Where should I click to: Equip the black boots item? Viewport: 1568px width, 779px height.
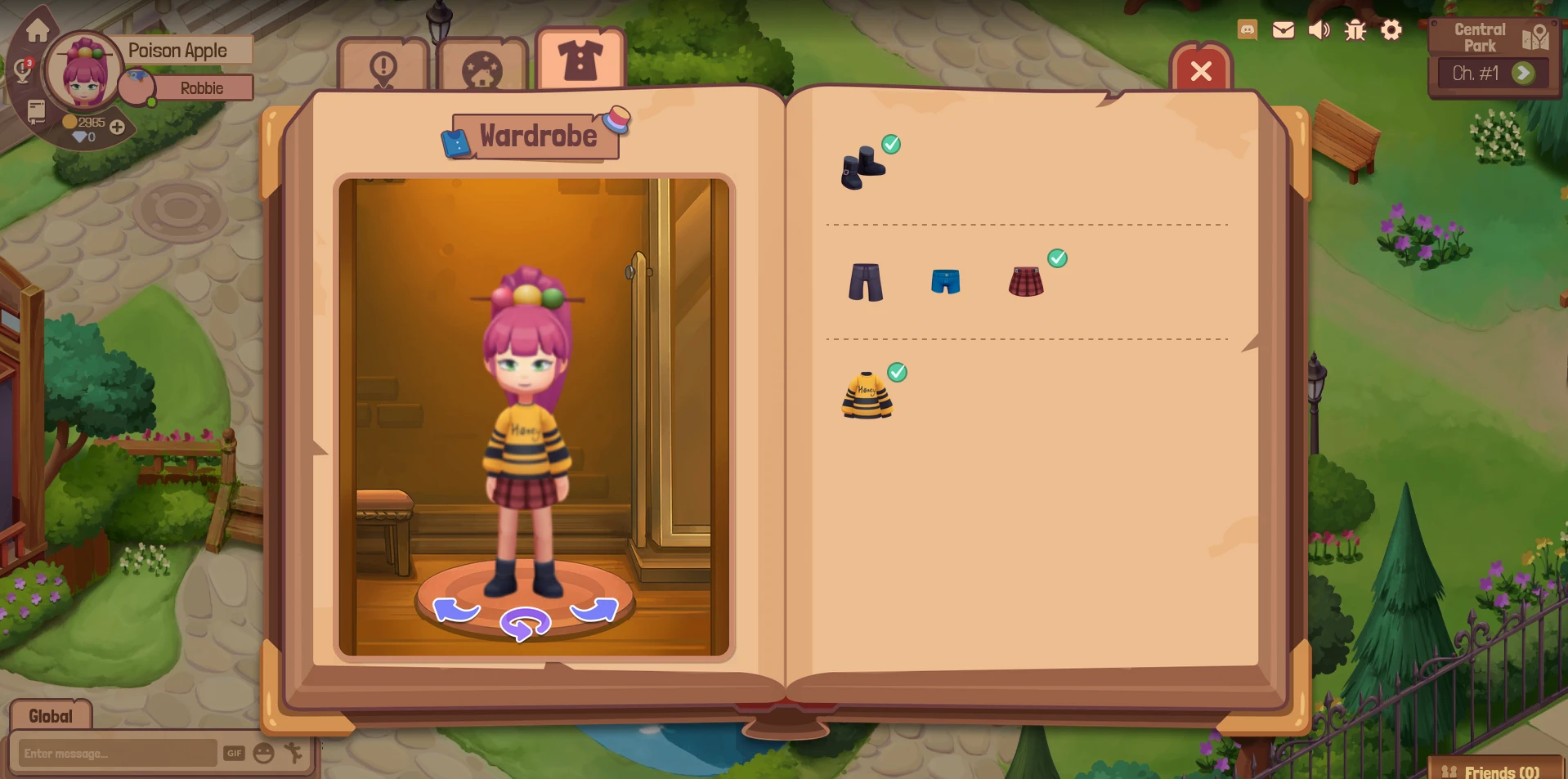[863, 168]
